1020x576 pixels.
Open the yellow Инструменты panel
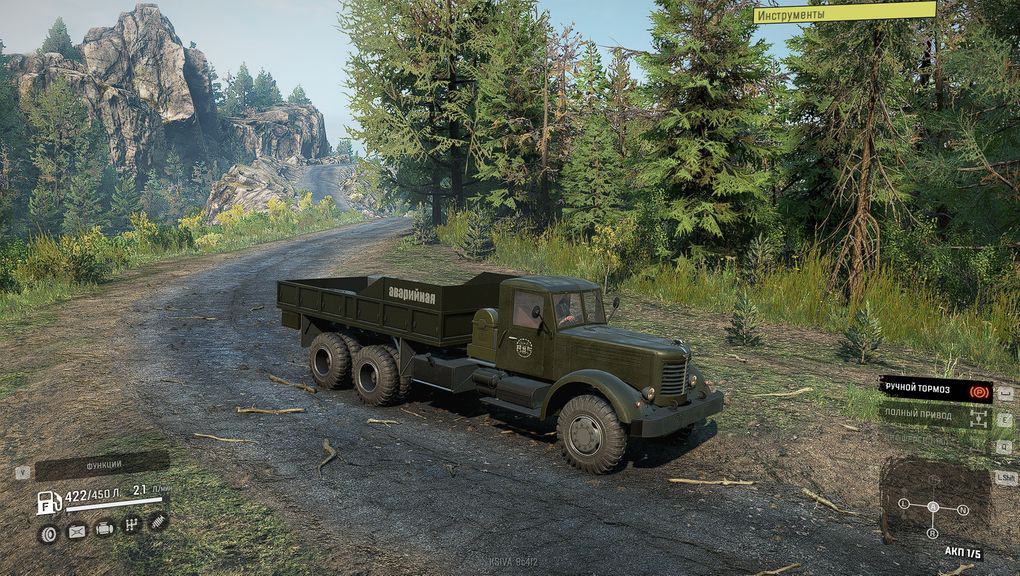click(x=844, y=13)
